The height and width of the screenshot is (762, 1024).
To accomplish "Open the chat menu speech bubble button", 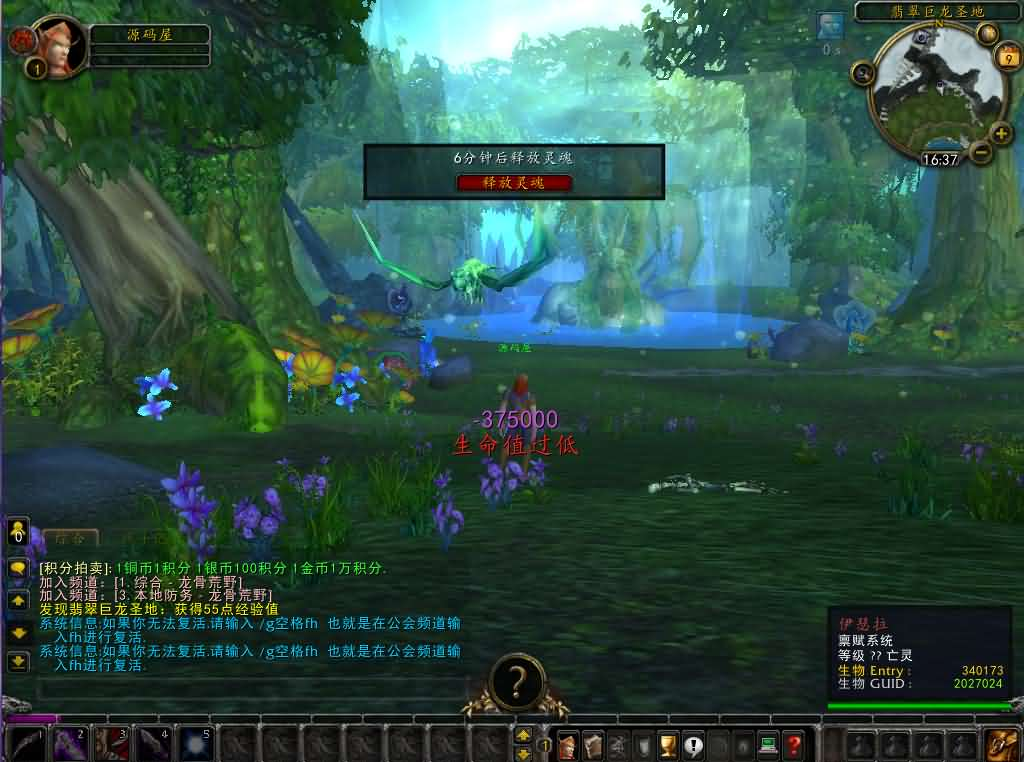I will pos(18,568).
